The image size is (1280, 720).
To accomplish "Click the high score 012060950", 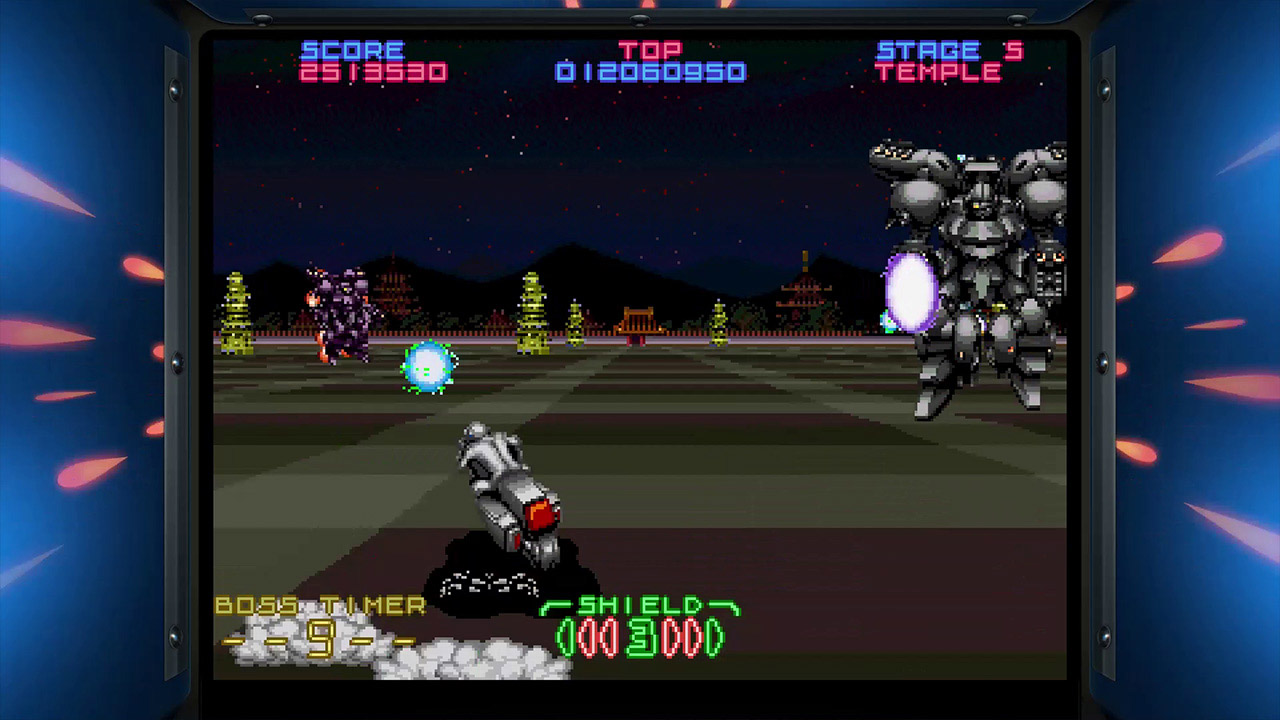I will [x=650, y=72].
